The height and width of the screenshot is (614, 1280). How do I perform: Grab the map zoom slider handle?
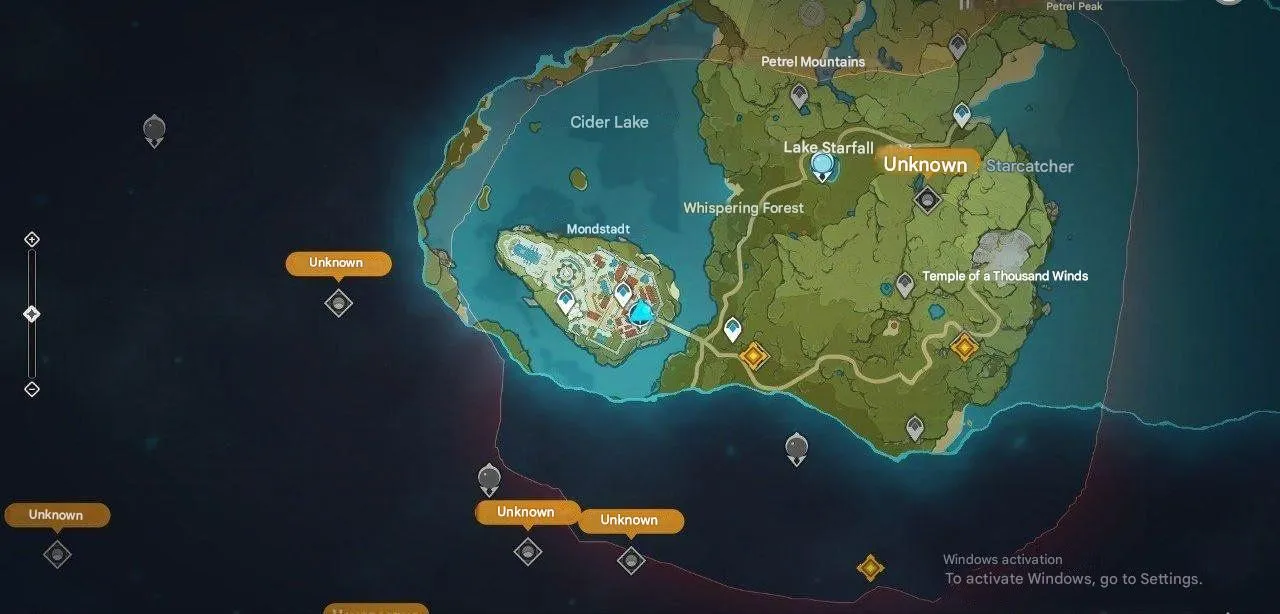[32, 314]
